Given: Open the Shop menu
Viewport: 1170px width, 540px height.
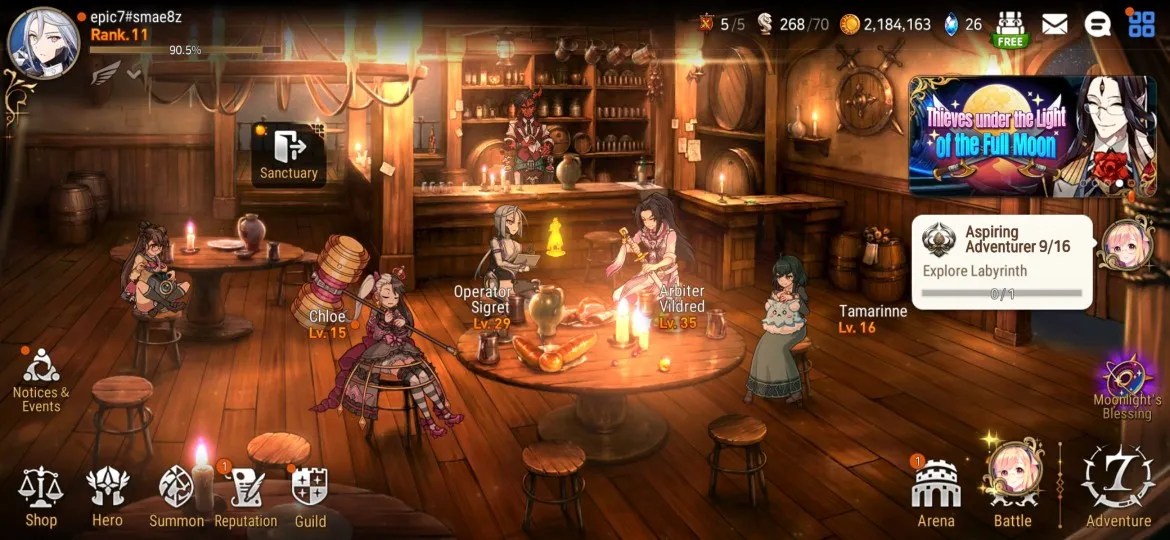Looking at the screenshot, I should click(41, 497).
